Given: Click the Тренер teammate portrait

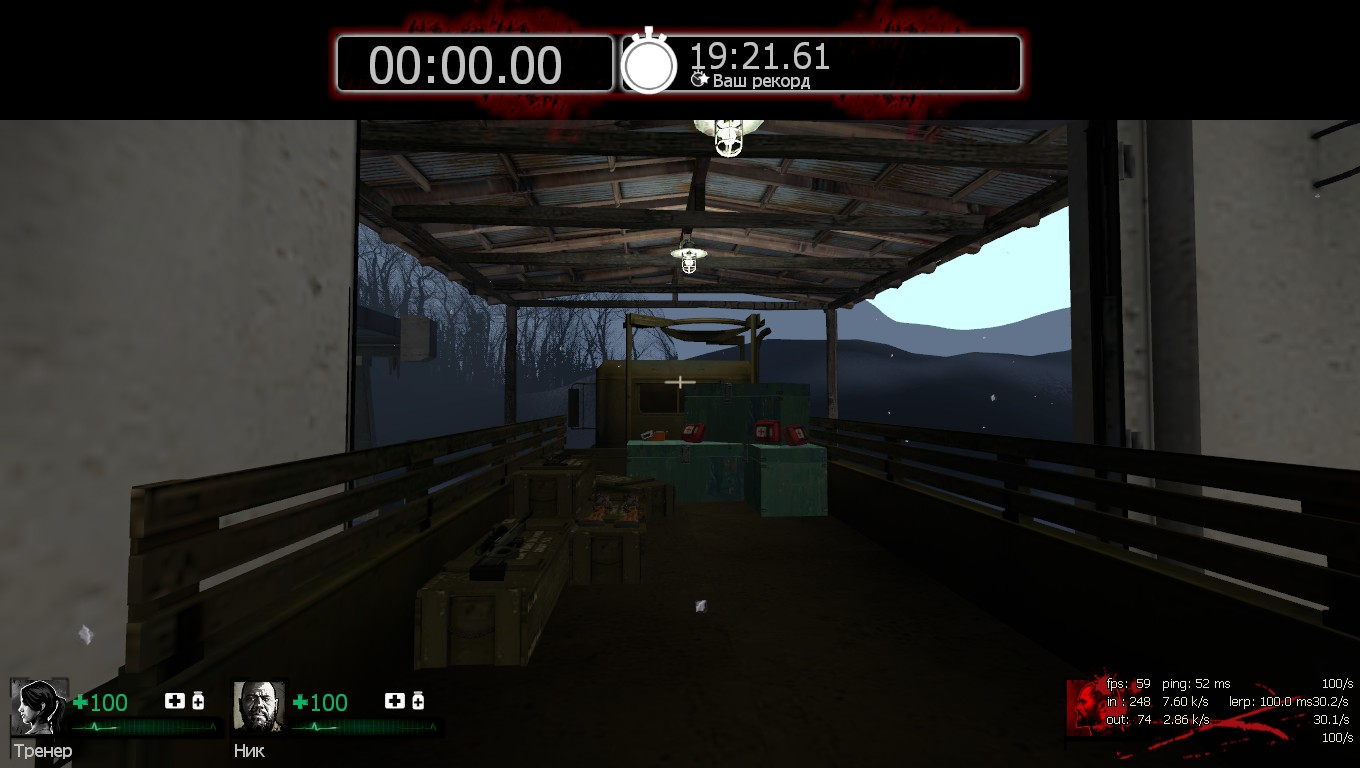Looking at the screenshot, I should 40,707.
